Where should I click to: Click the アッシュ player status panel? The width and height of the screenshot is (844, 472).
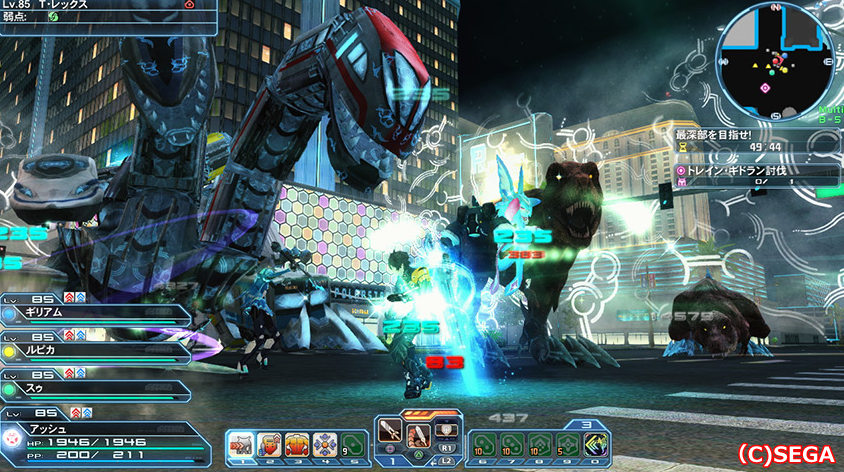coord(105,437)
